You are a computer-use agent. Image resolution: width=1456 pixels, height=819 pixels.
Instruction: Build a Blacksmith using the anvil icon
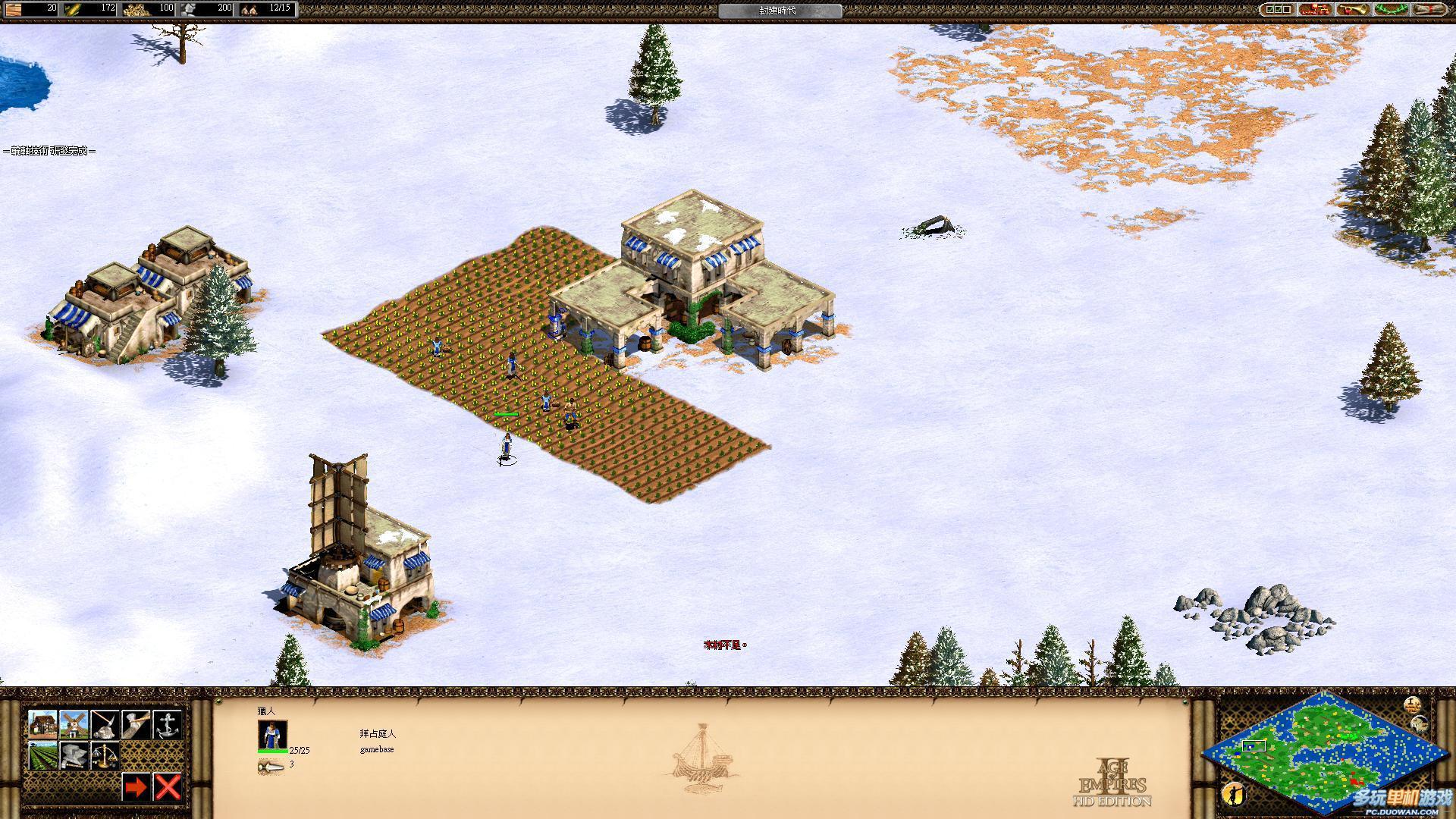click(x=74, y=755)
